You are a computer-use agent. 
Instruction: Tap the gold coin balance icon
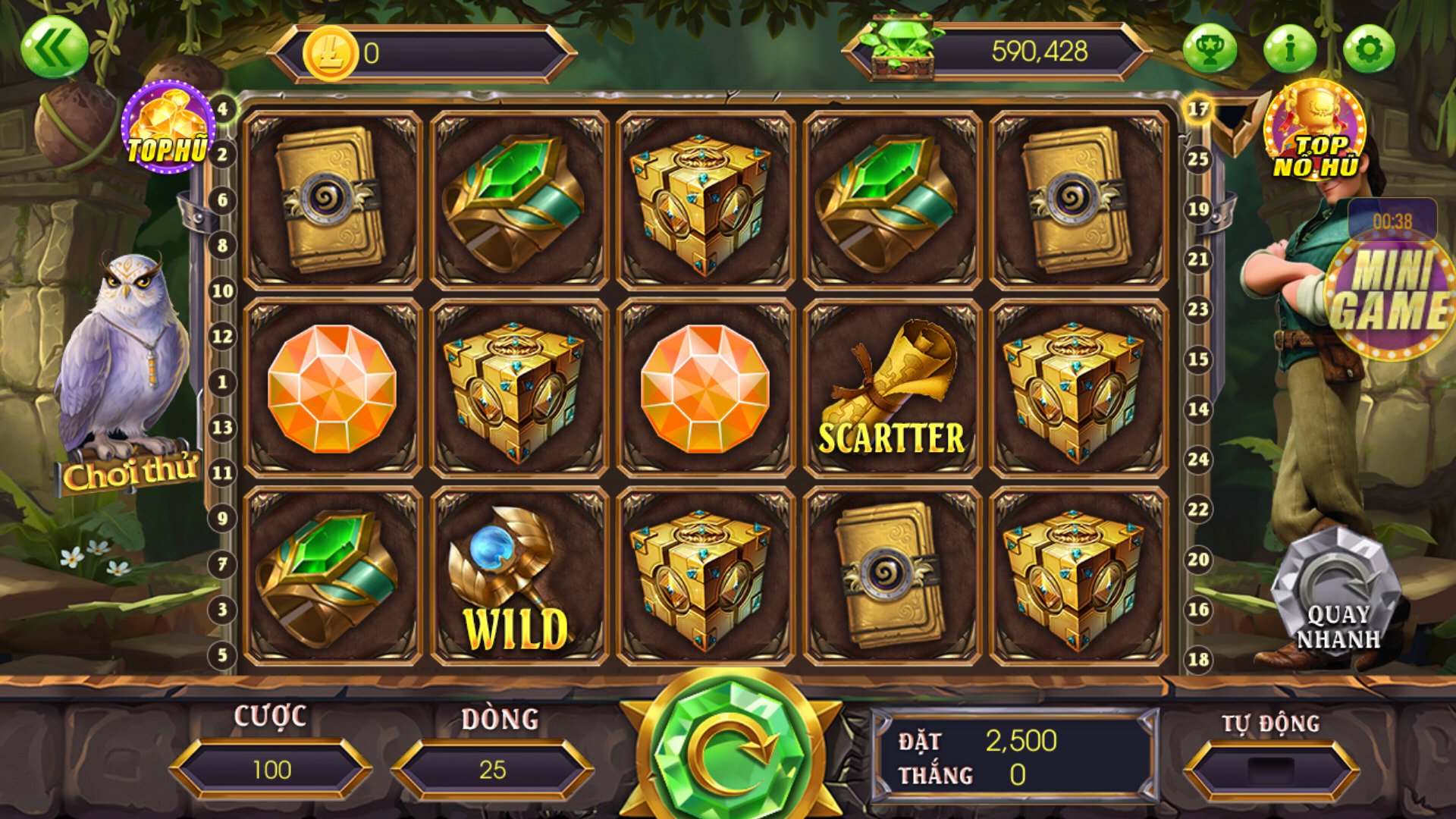(330, 53)
